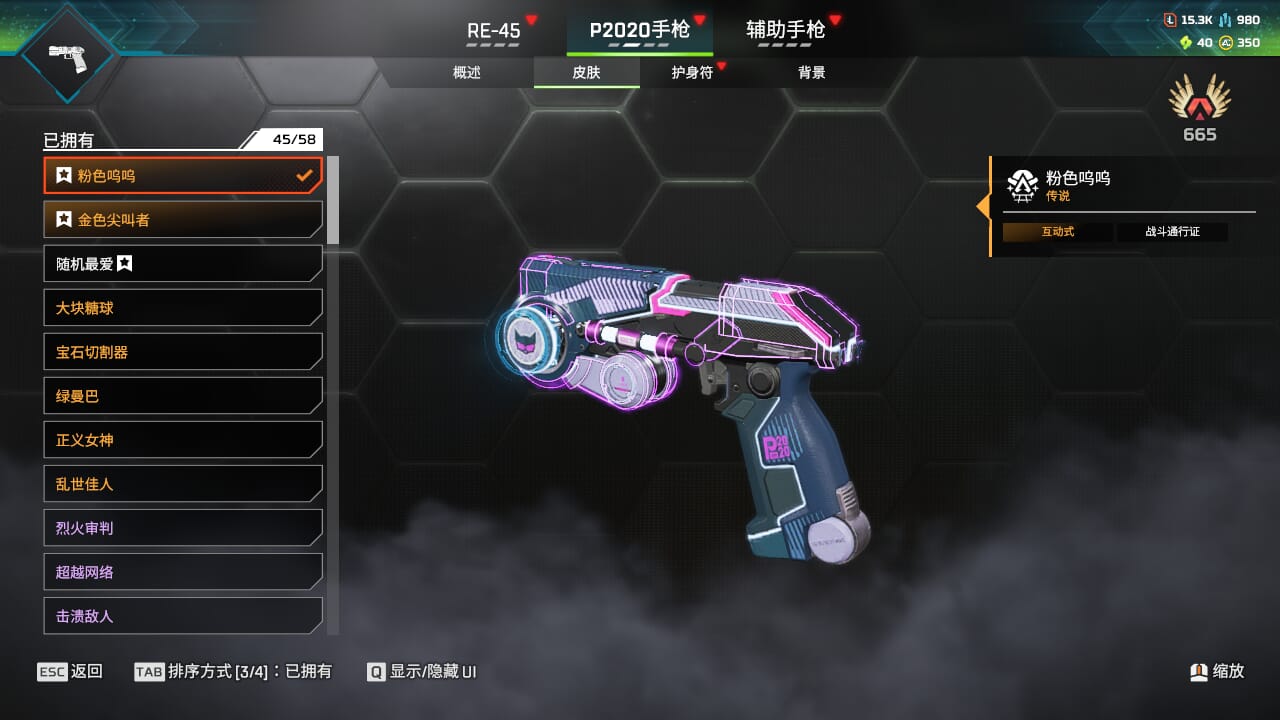The image size is (1280, 720).
Task: Select the 绿曼巴 skin
Action: click(183, 396)
